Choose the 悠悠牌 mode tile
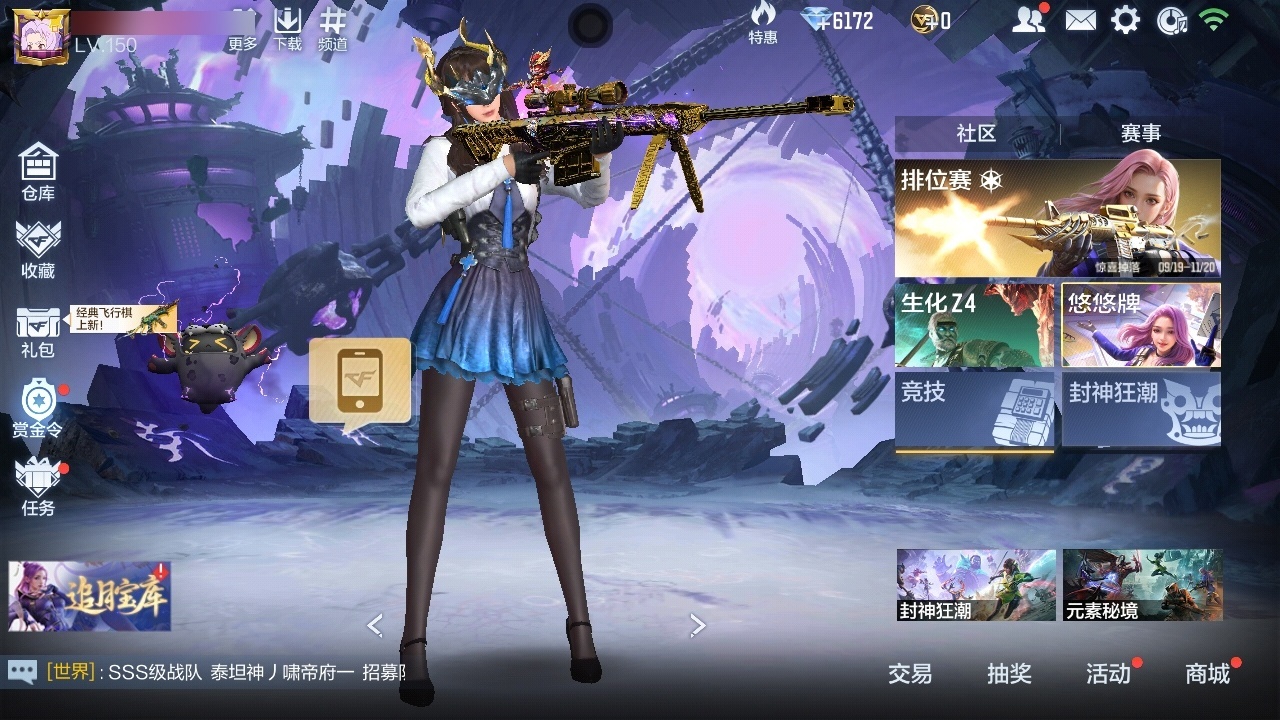This screenshot has width=1280, height=720. tap(1141, 325)
